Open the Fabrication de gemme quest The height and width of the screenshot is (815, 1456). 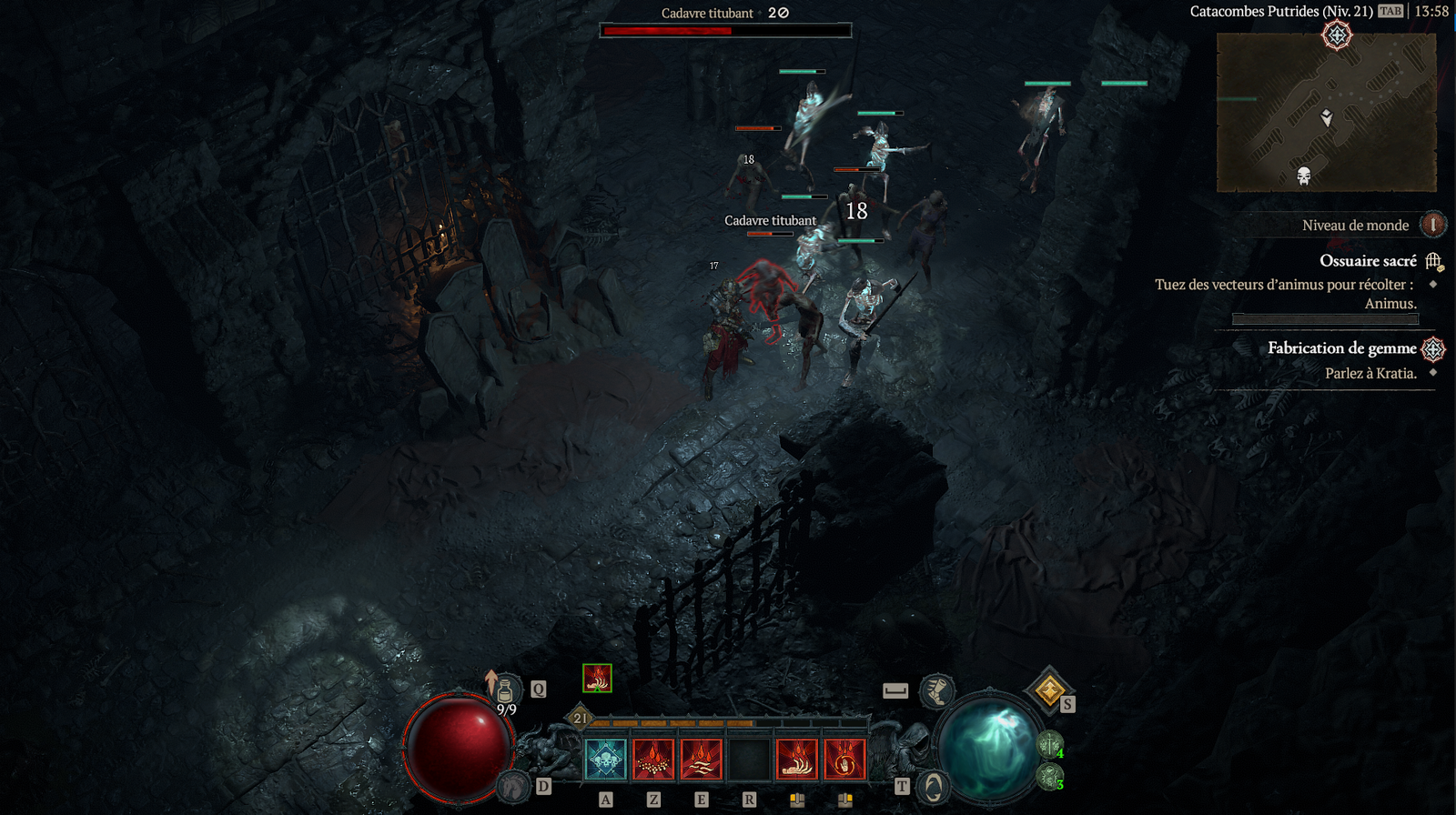[x=1341, y=348]
